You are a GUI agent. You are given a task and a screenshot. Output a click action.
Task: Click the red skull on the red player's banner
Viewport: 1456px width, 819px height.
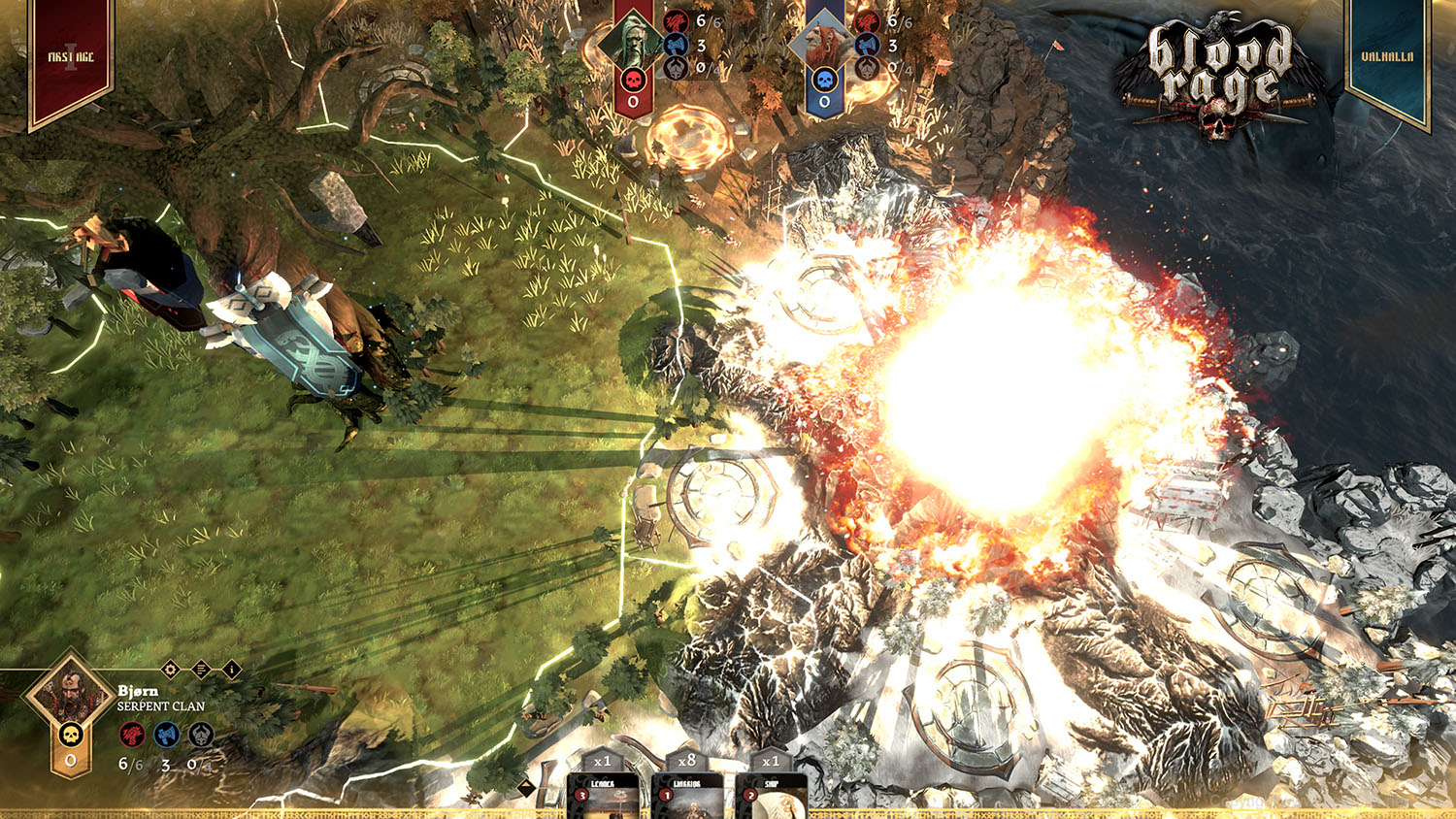(633, 81)
